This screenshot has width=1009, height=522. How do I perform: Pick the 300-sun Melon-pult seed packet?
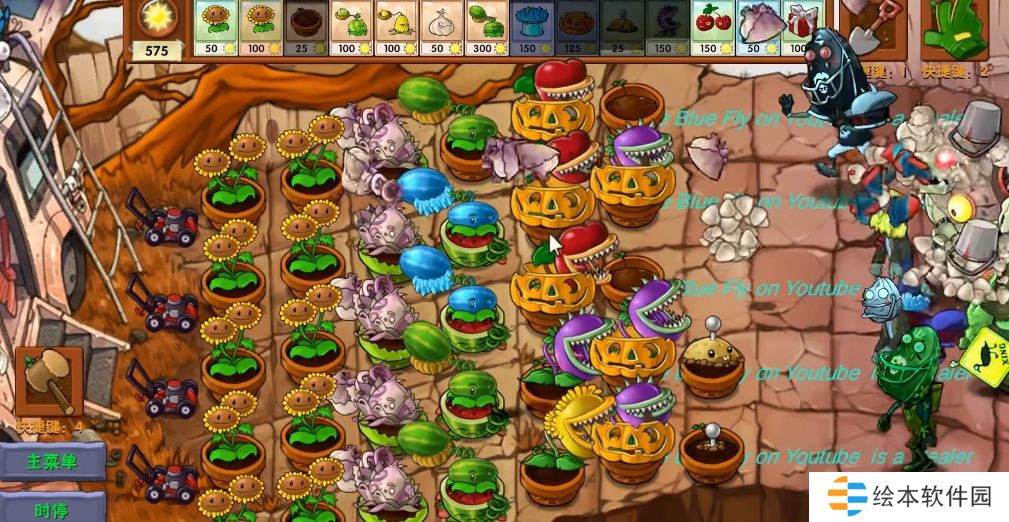(x=486, y=27)
